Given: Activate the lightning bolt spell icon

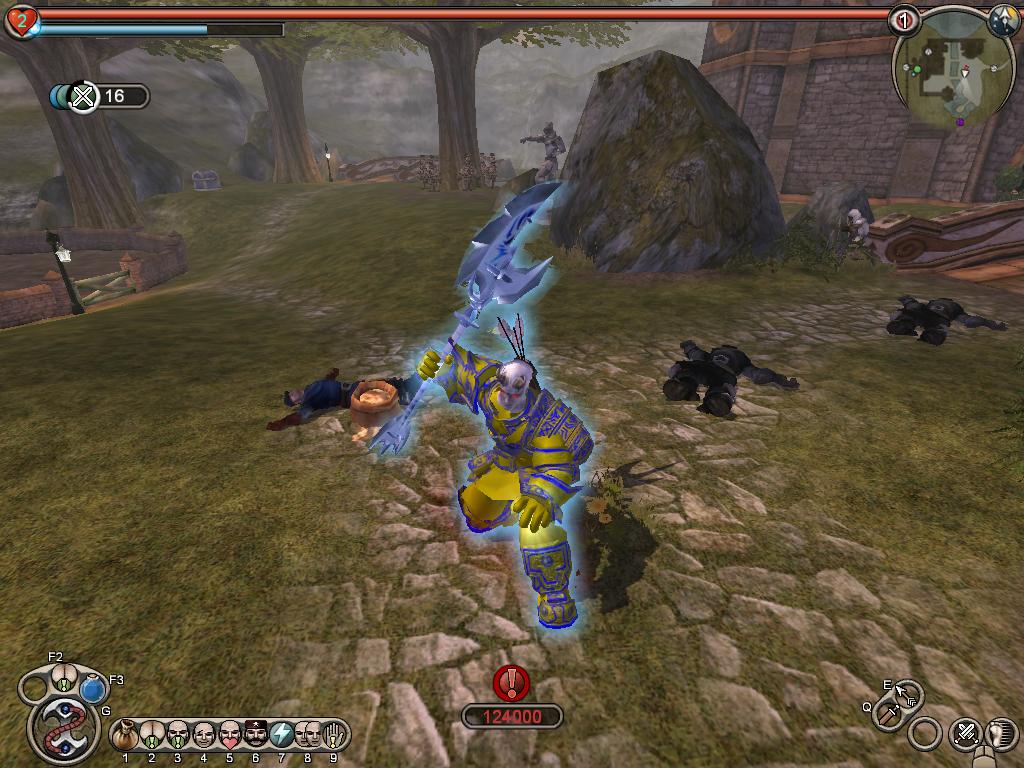Looking at the screenshot, I should (x=282, y=735).
